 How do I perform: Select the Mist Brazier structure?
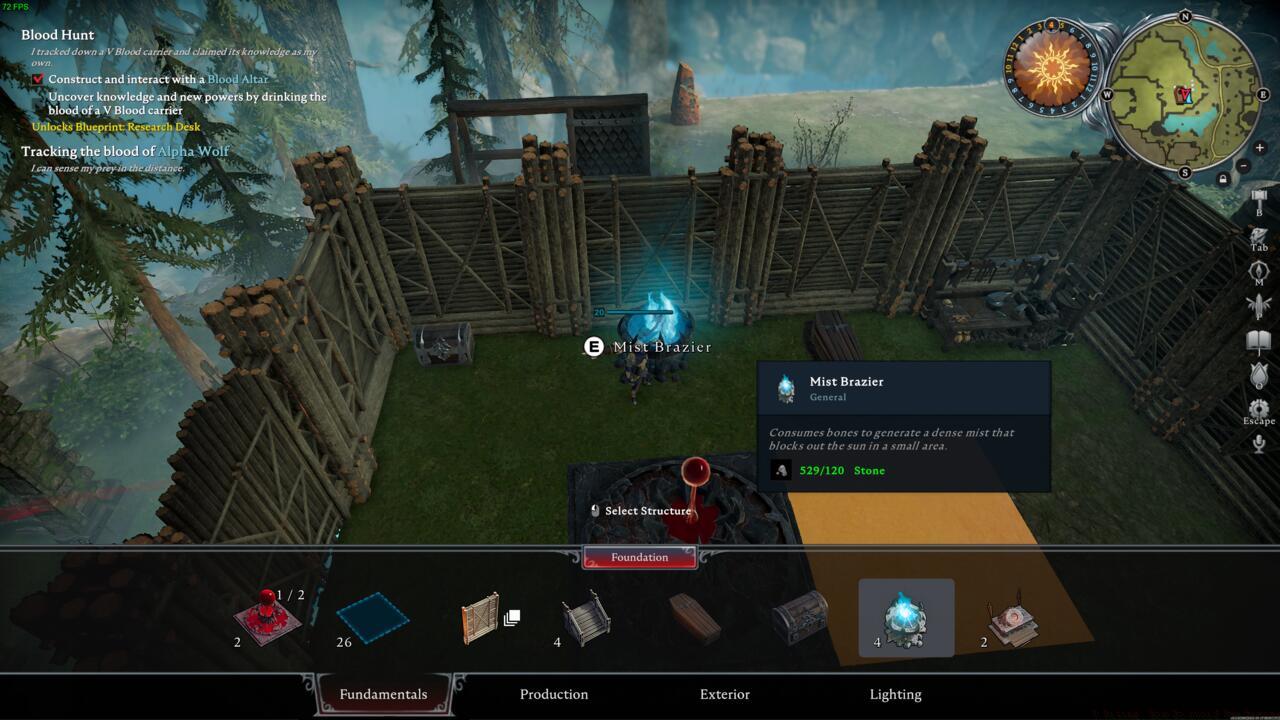pyautogui.click(x=906, y=618)
